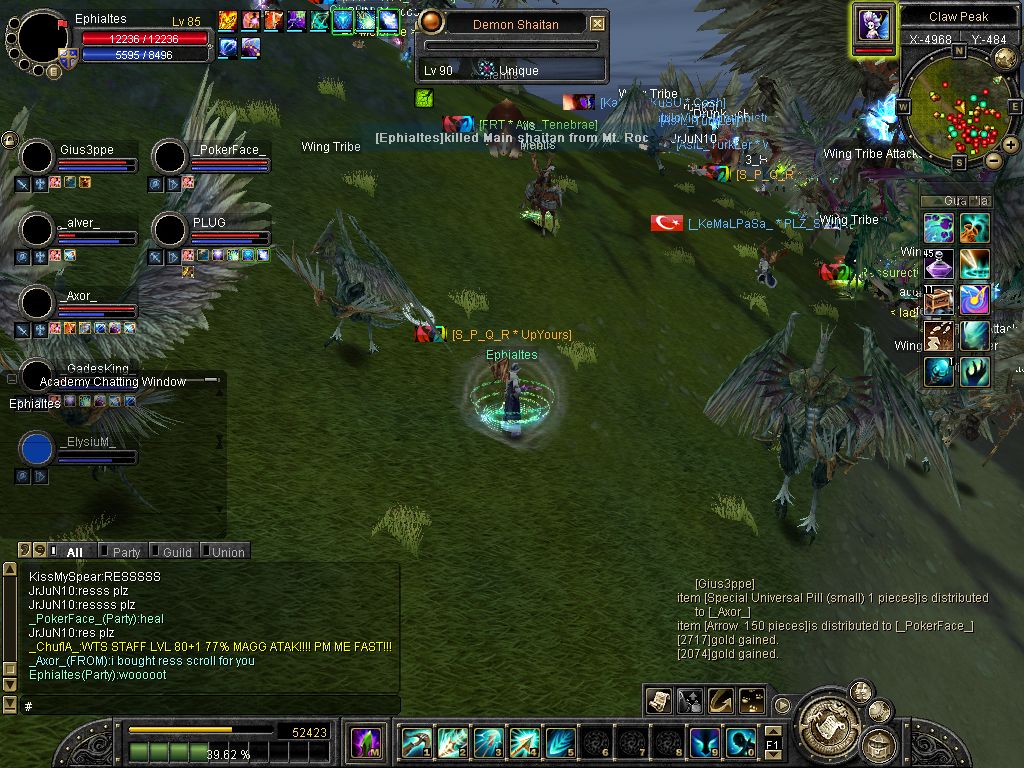Activate the arrow skill in slot 4

pyautogui.click(x=523, y=742)
